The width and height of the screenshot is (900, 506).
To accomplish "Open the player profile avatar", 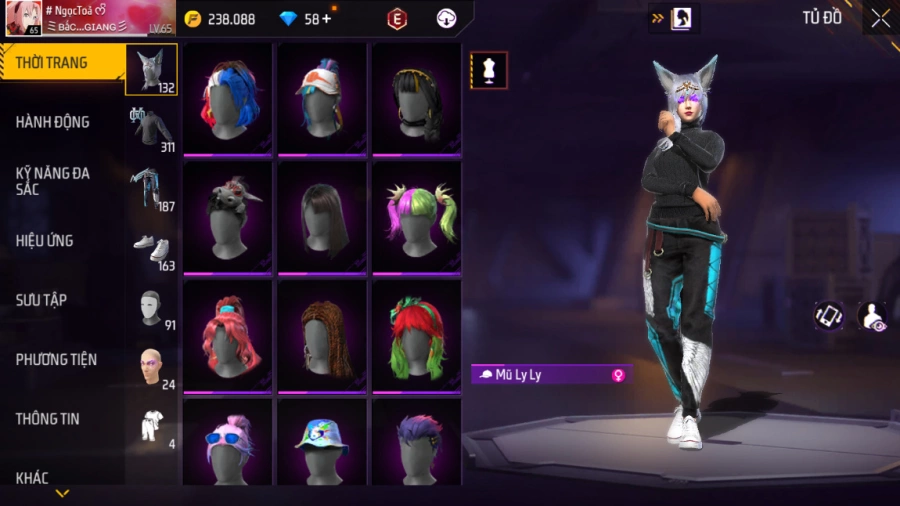I will (x=23, y=18).
